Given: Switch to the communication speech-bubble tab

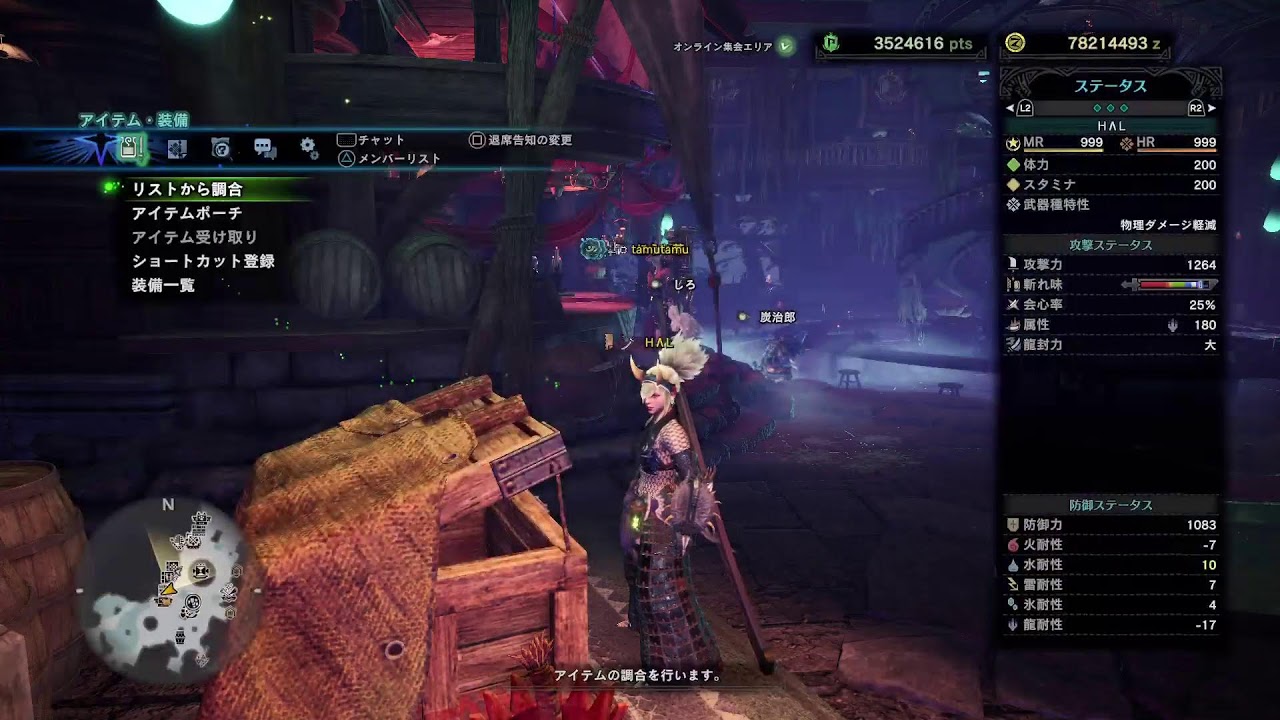Looking at the screenshot, I should click(265, 149).
